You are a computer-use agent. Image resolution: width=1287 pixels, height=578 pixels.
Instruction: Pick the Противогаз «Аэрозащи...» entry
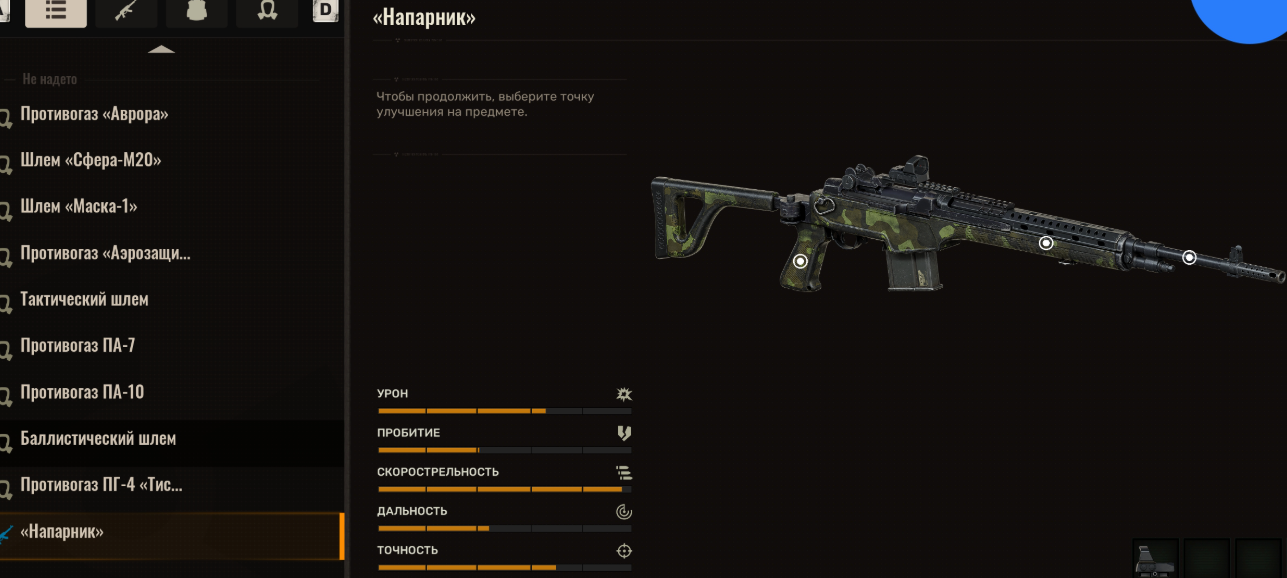coord(105,253)
